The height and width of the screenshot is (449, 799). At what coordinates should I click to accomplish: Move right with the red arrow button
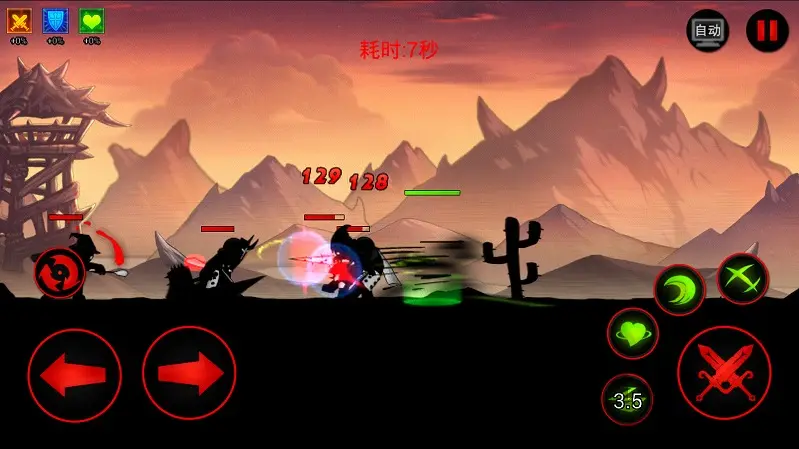(189, 375)
